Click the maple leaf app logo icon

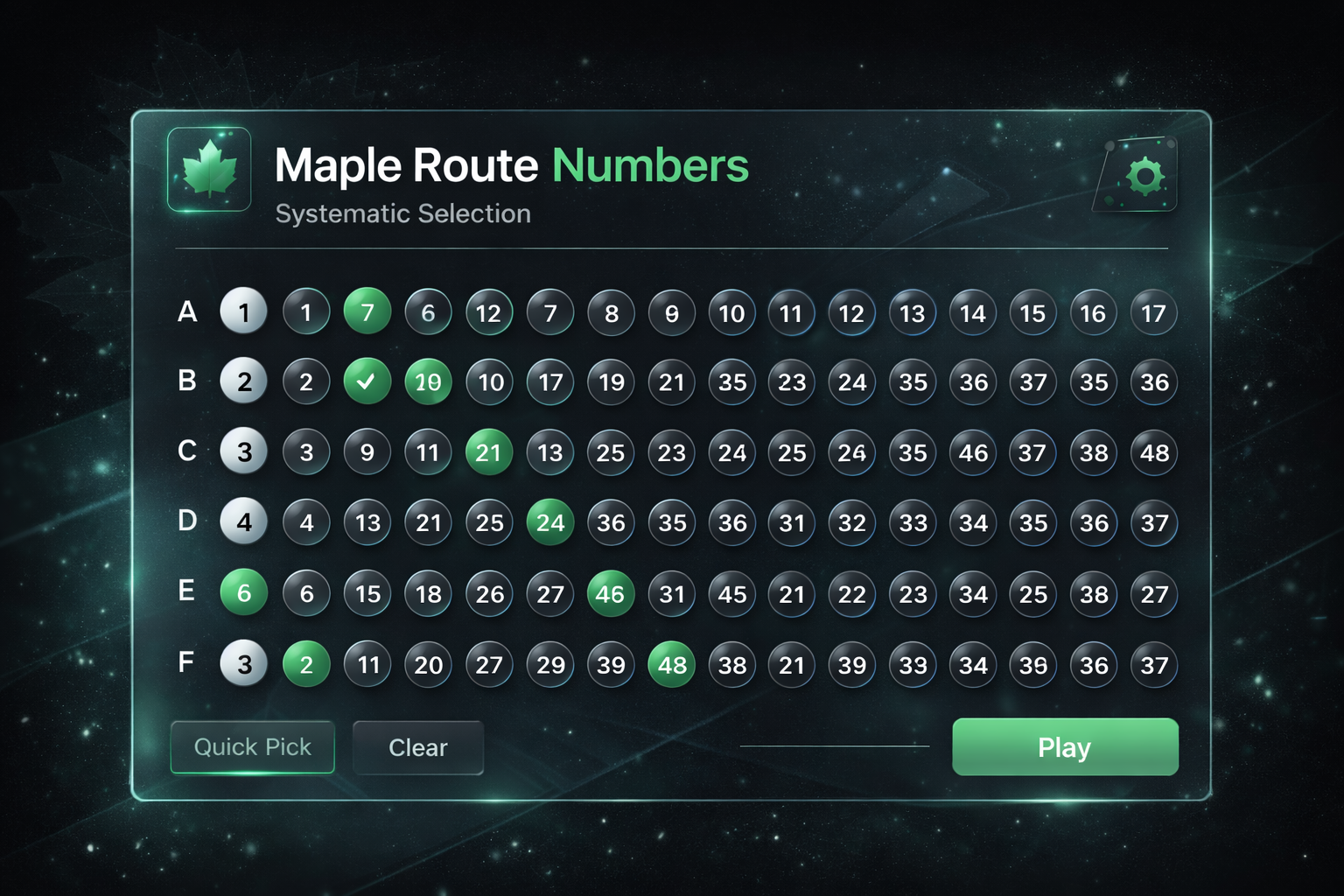tap(209, 169)
